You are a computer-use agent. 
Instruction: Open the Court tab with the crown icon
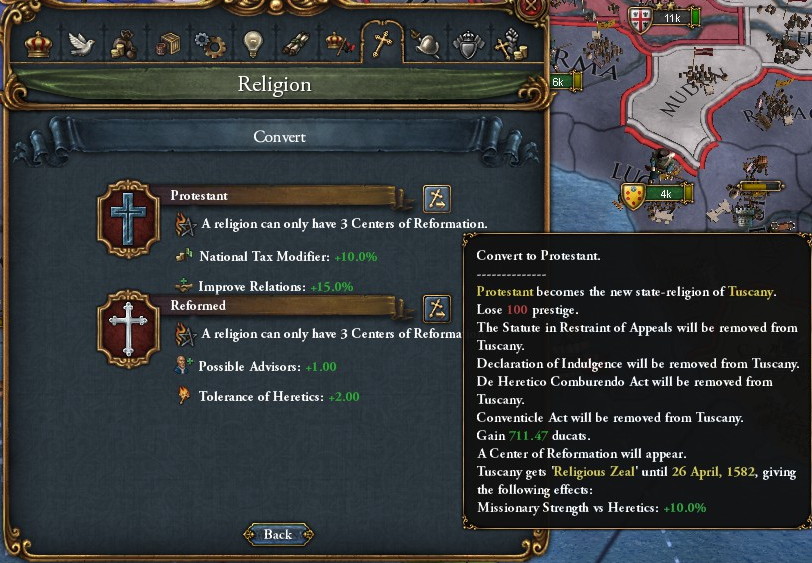point(38,45)
